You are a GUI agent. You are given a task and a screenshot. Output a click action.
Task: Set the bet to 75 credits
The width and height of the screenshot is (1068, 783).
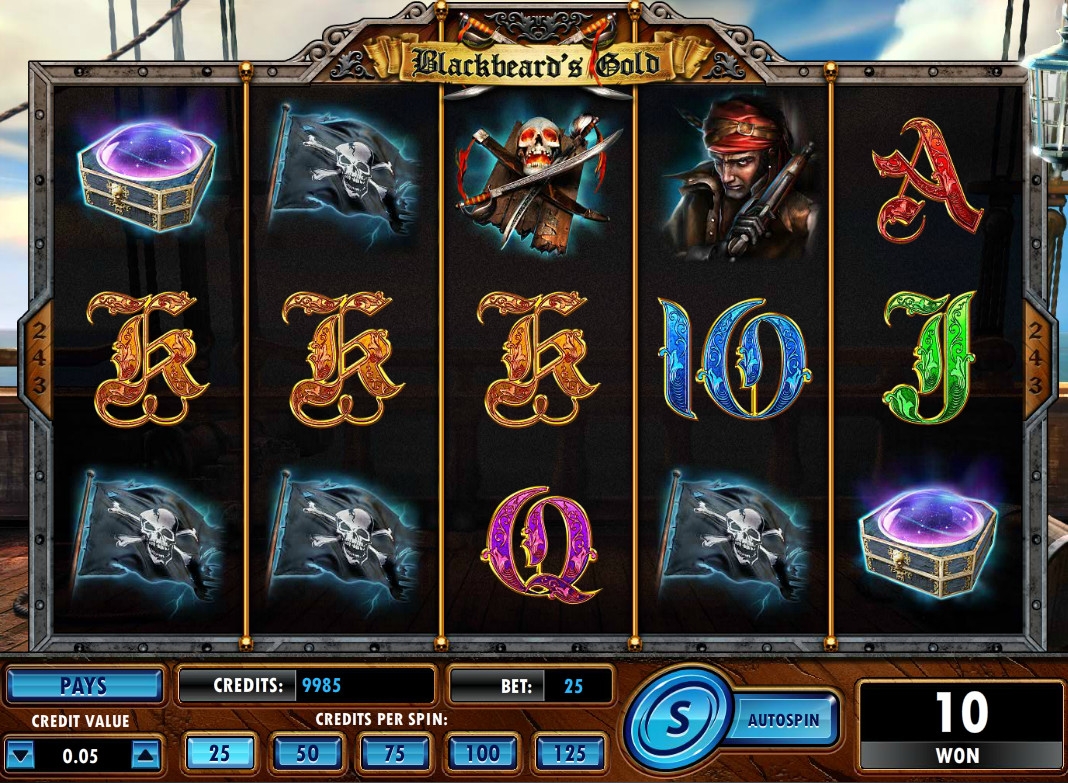click(x=394, y=753)
